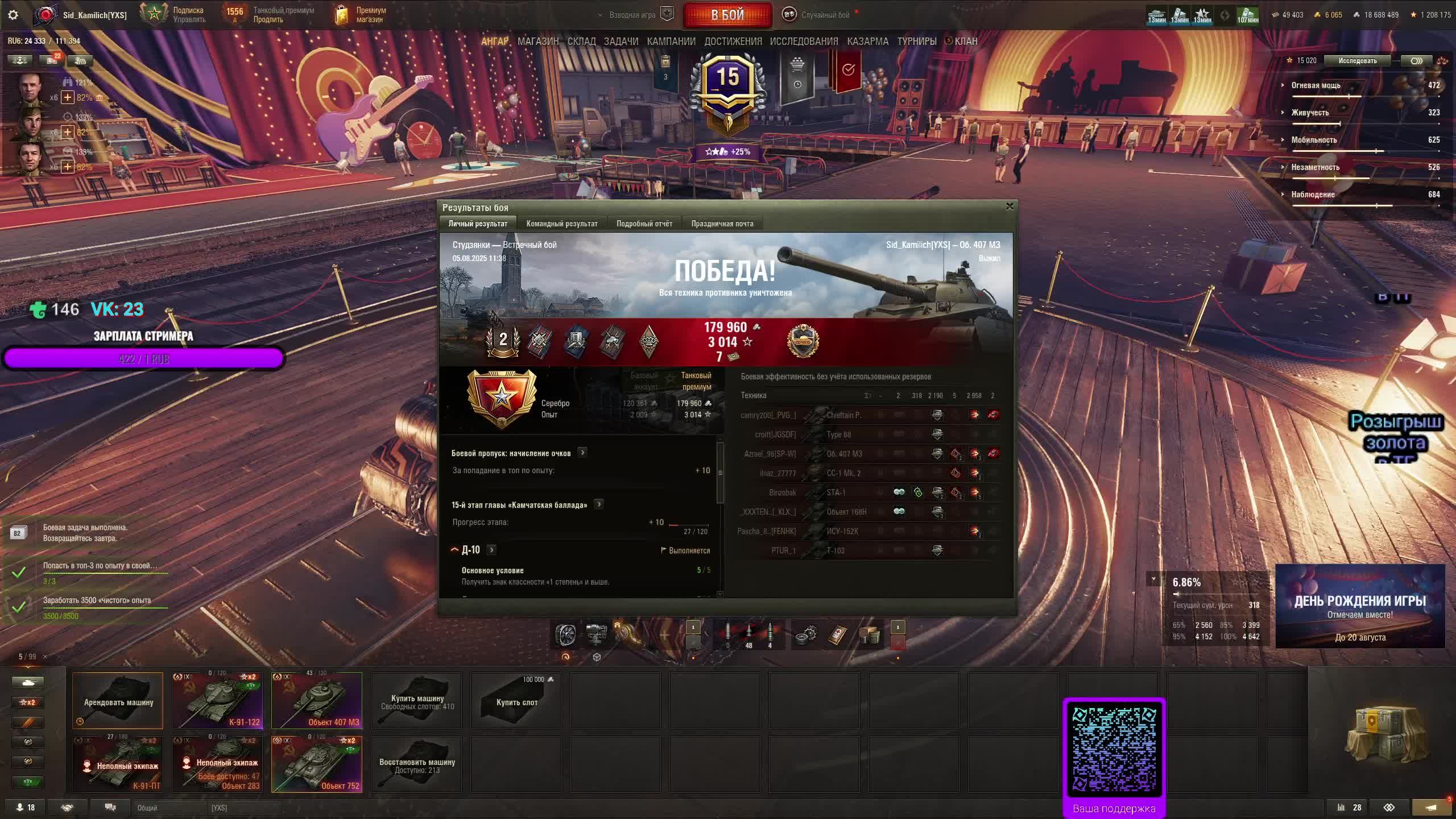Open the Подробный отчёт tab
Screen dimensions: 1456x819
click(x=644, y=224)
